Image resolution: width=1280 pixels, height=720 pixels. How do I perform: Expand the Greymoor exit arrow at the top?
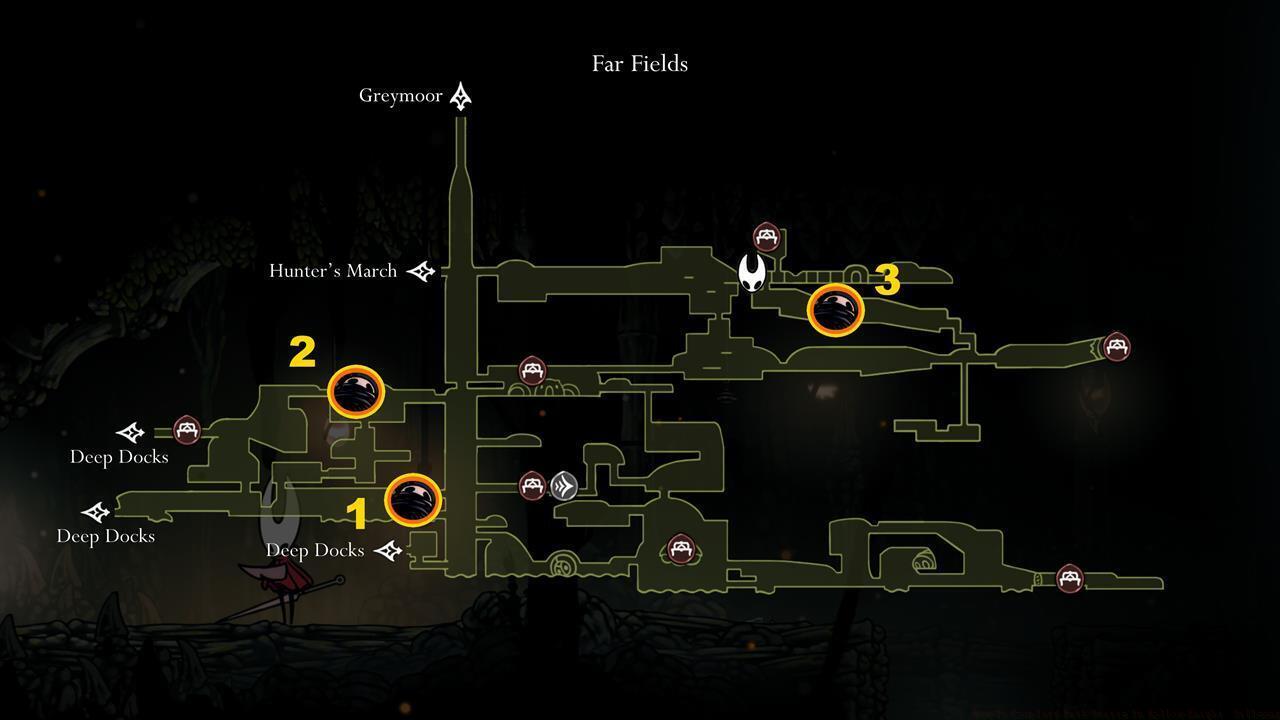[460, 95]
